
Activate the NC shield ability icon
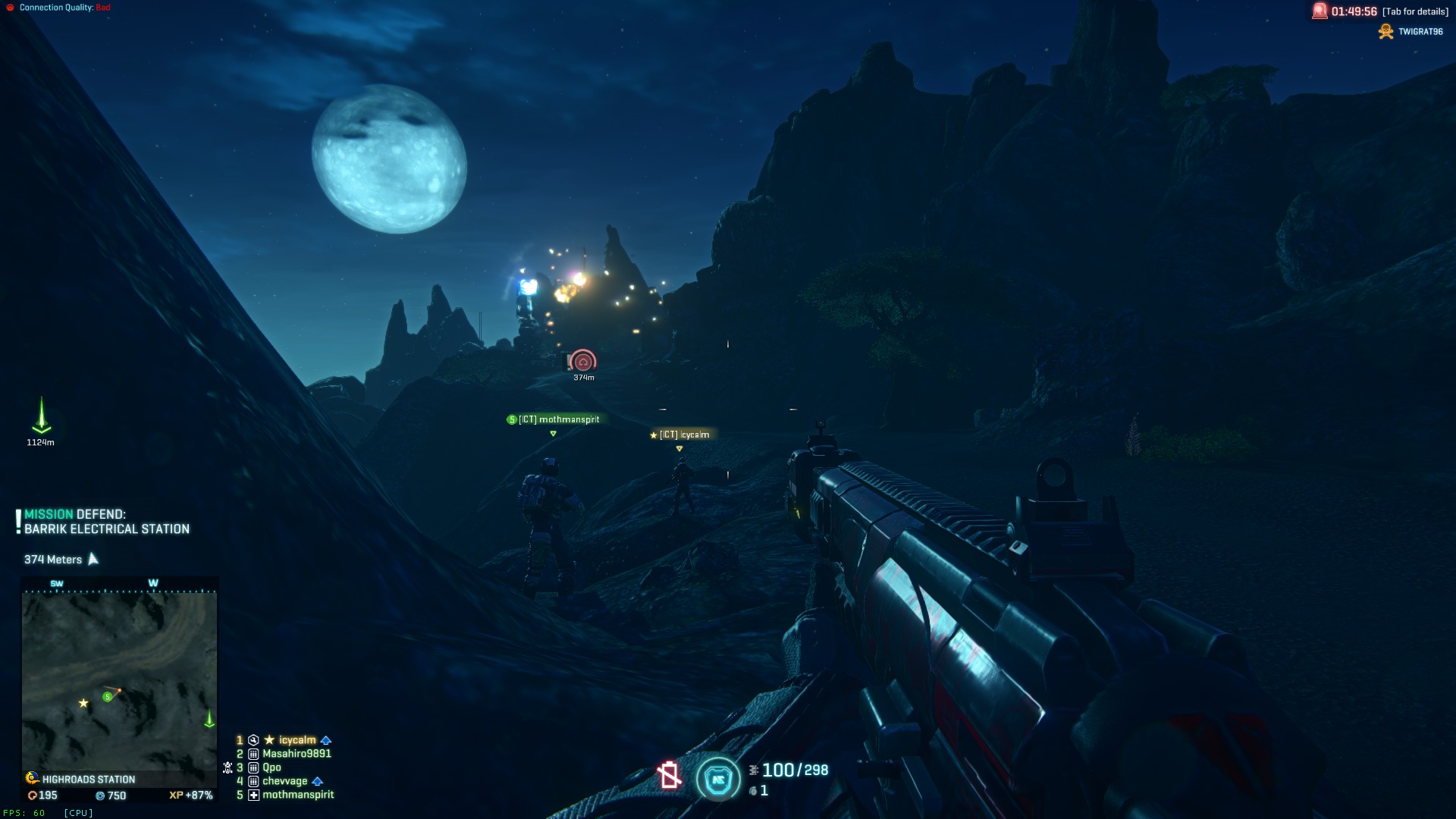pyautogui.click(x=717, y=779)
